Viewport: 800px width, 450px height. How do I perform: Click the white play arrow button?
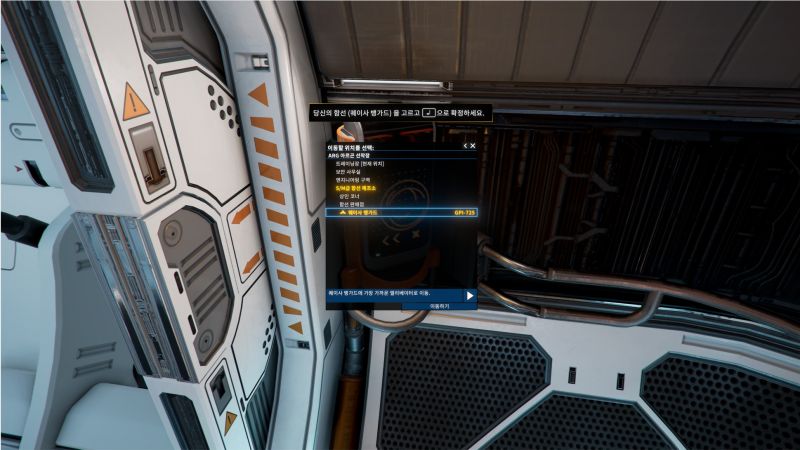coord(469,295)
